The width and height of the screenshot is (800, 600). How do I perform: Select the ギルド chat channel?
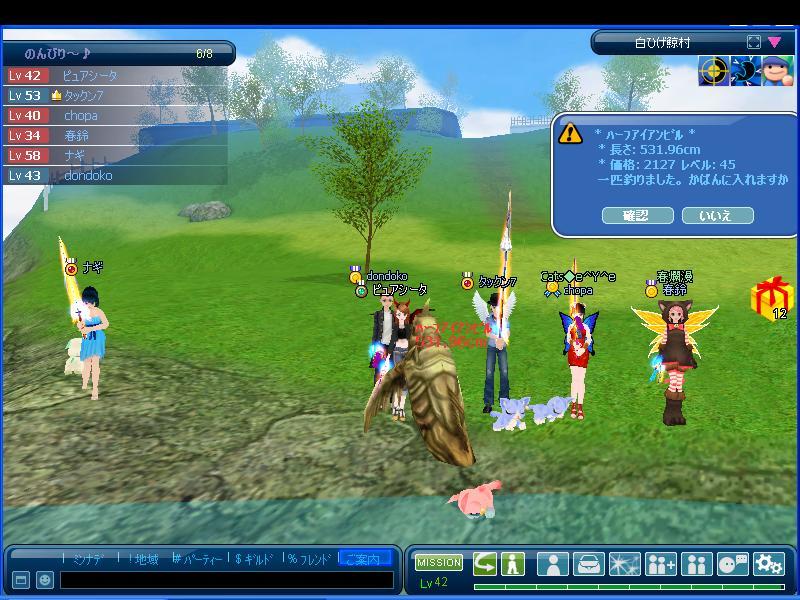point(256,558)
